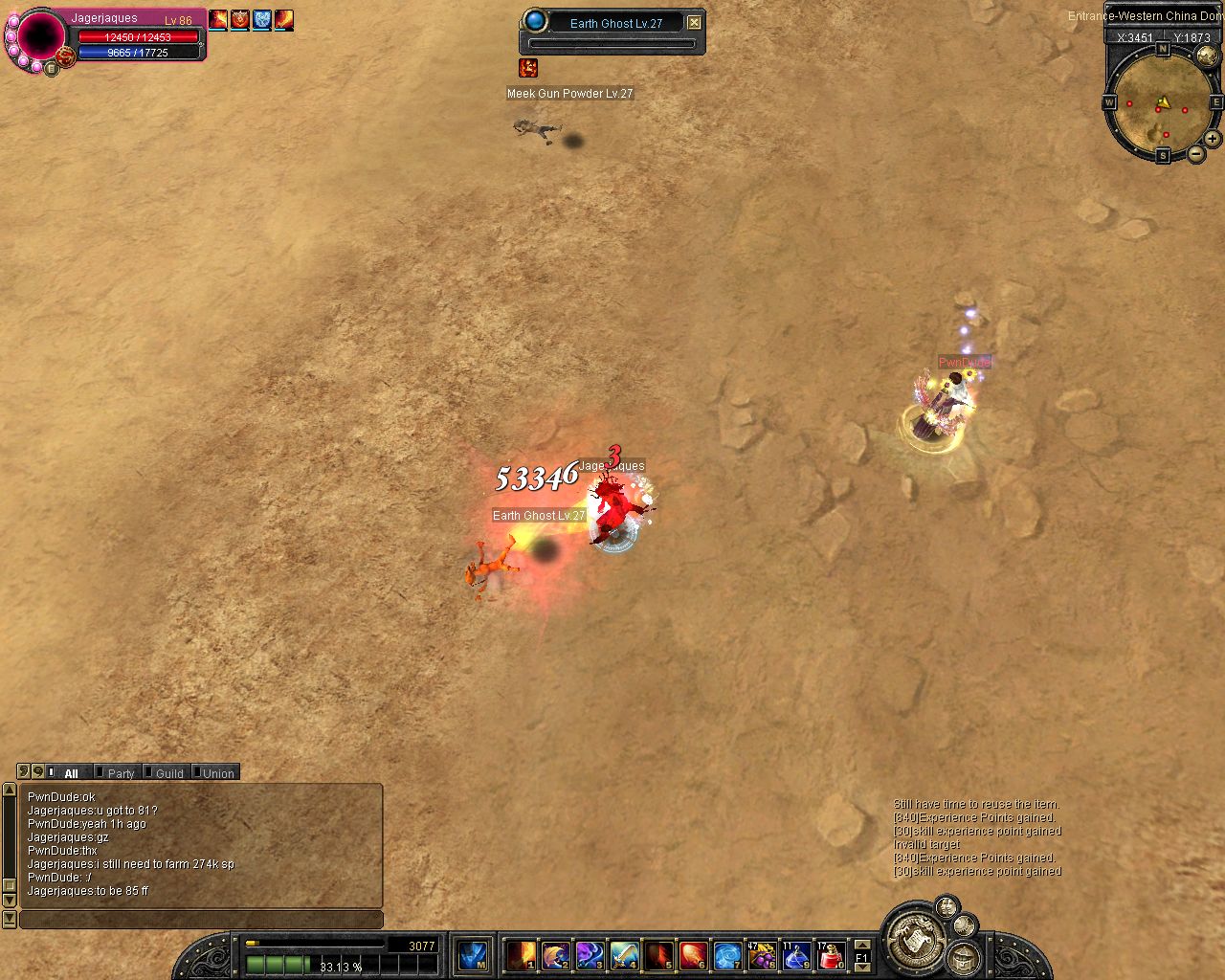Use the red health potion in slot 0
Viewport: 1225px width, 980px height.
point(831,955)
